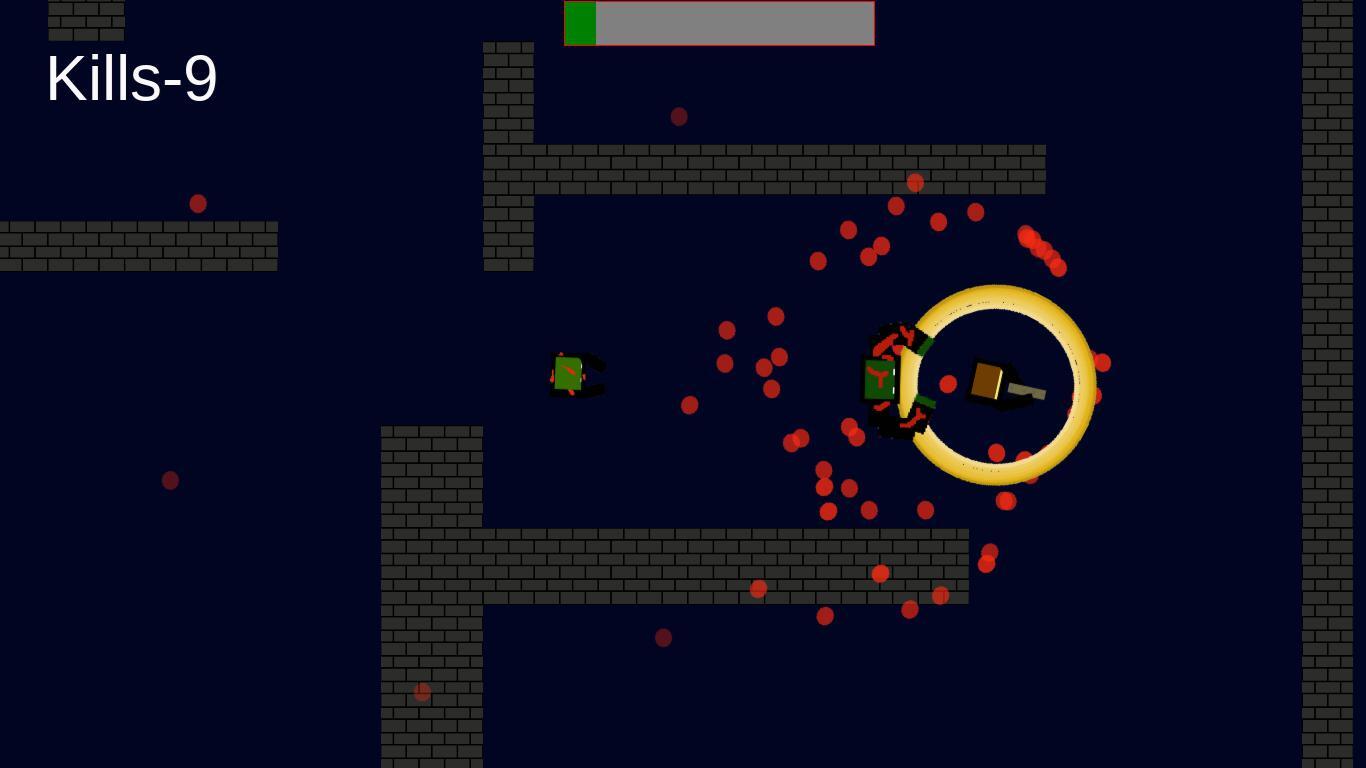Select the brown hammer weapon inside the ring

click(988, 378)
